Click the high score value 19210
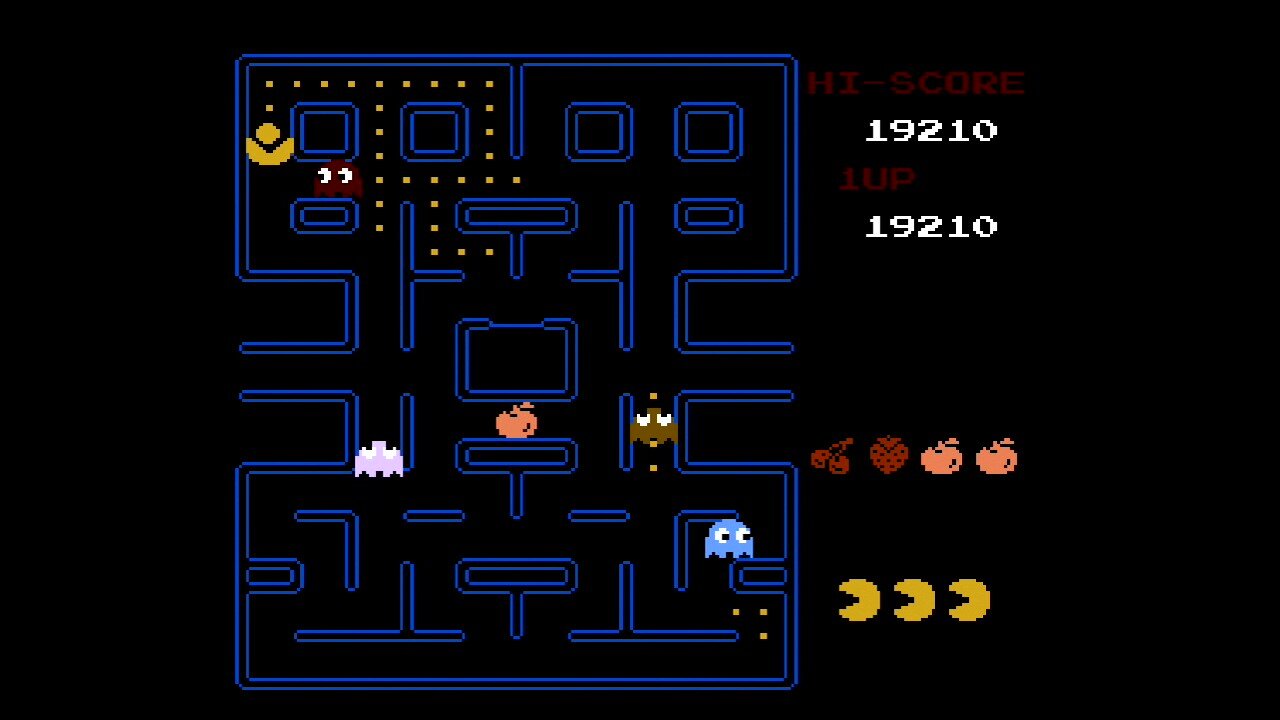1280x720 pixels. coord(930,130)
